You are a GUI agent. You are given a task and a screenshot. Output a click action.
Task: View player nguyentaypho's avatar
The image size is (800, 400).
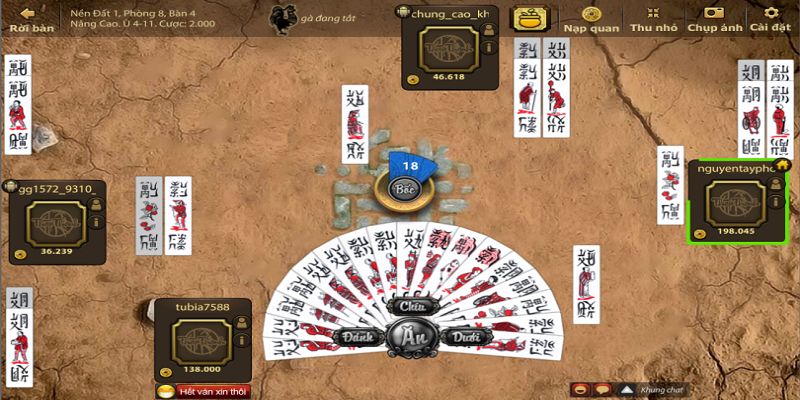point(735,201)
